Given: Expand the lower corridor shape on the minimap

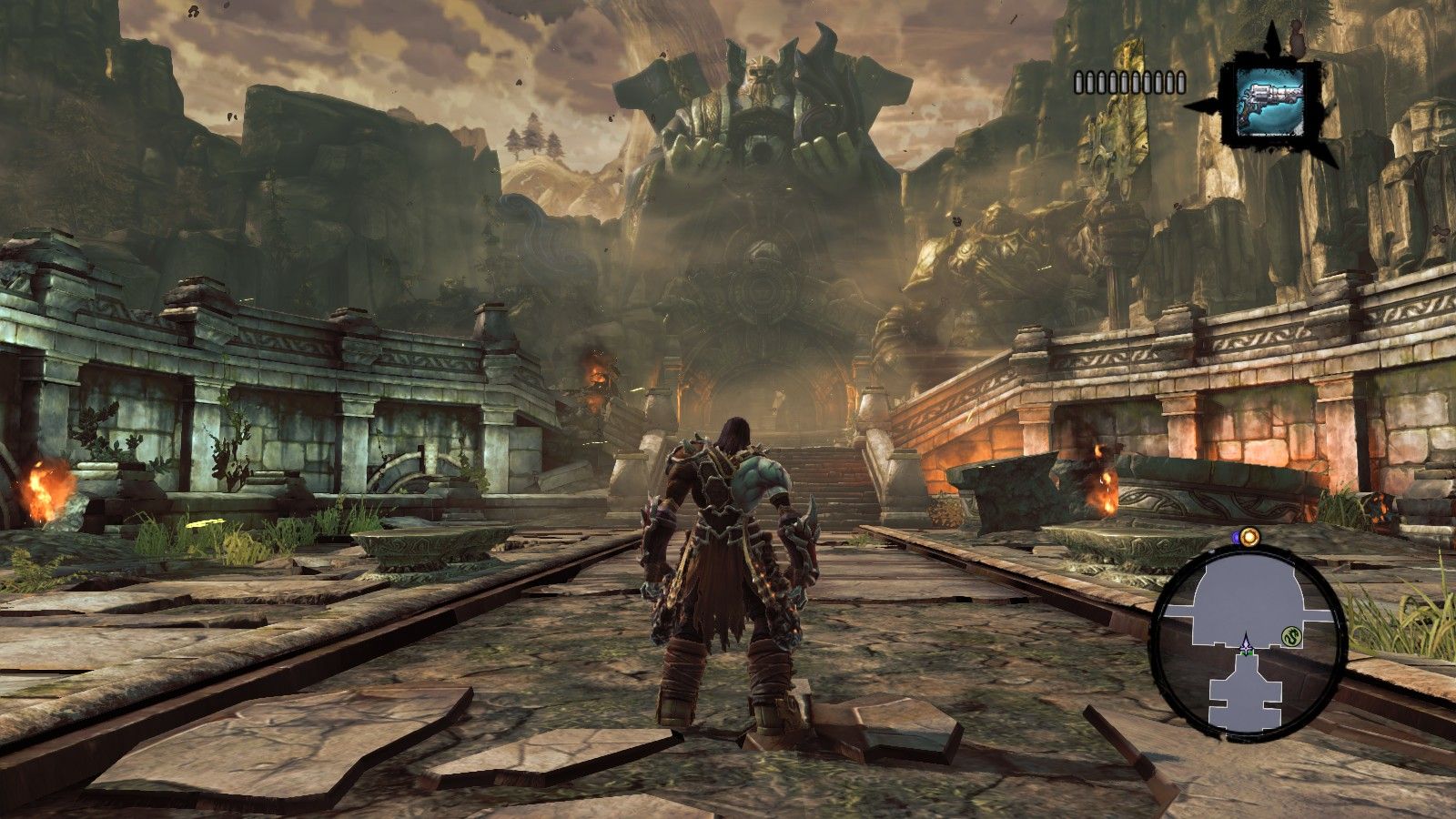Looking at the screenshot, I should pos(1246,693).
